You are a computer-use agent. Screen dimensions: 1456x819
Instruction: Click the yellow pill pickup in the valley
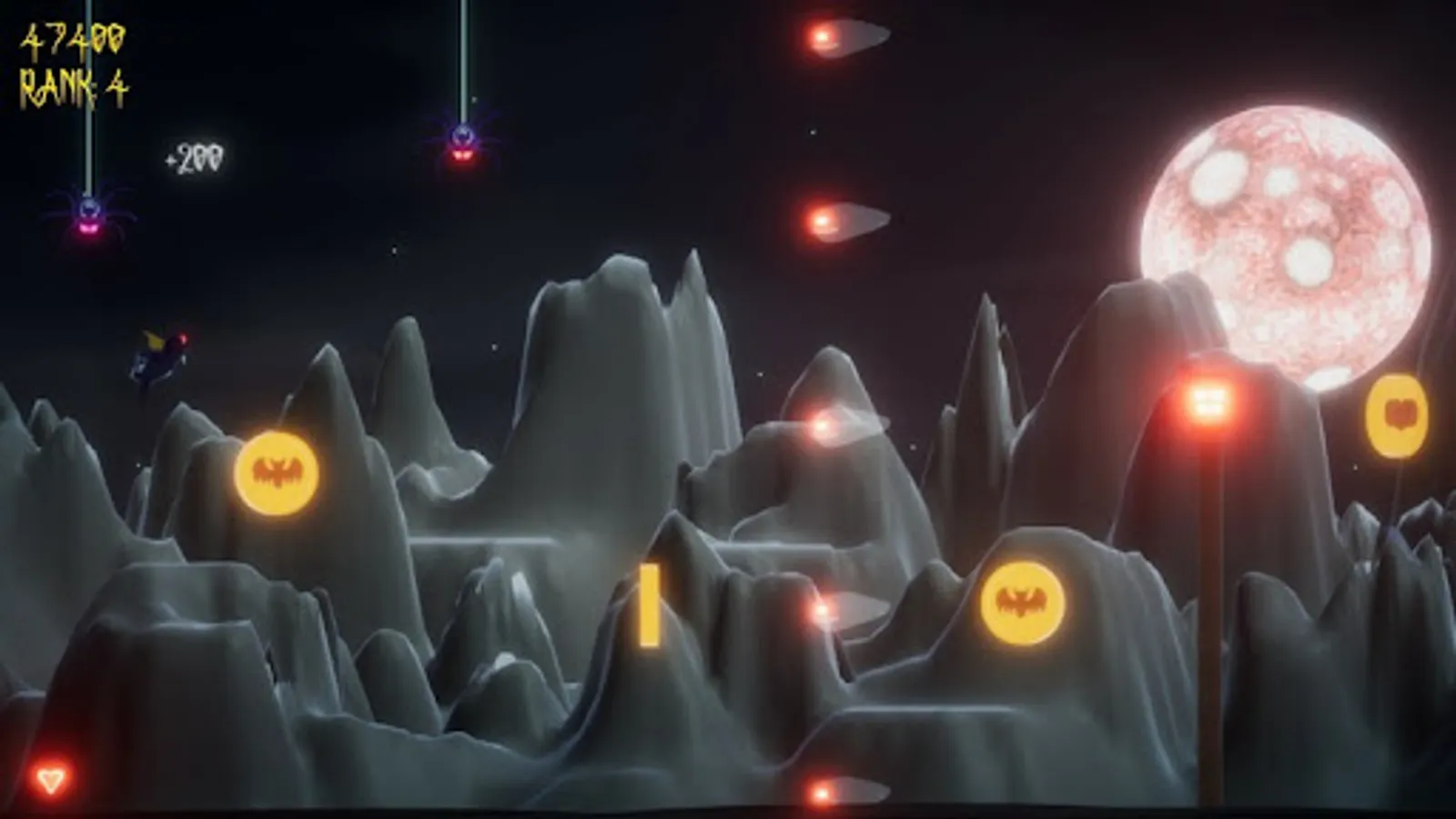click(649, 607)
